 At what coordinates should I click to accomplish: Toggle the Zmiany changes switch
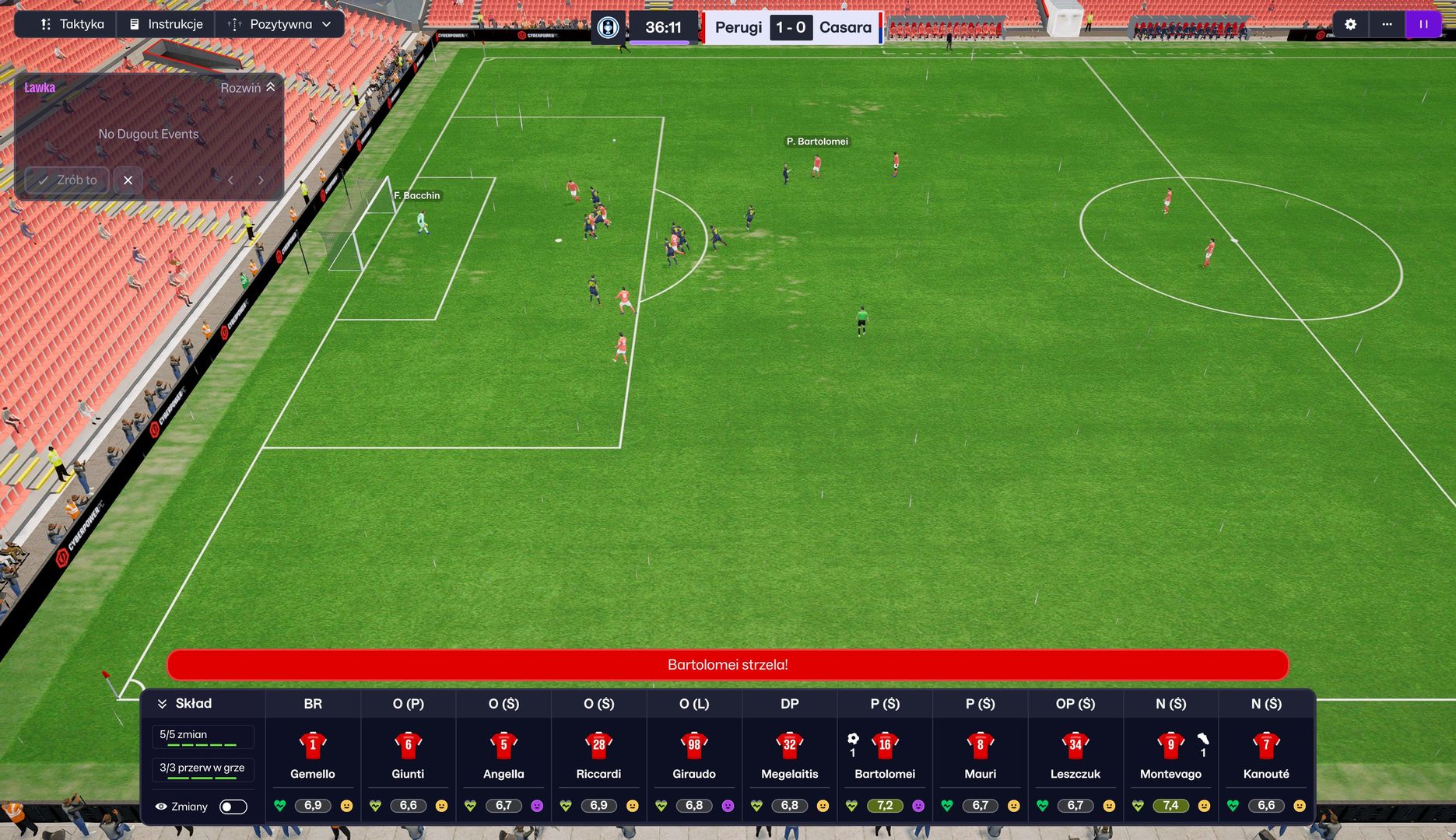pyautogui.click(x=233, y=807)
